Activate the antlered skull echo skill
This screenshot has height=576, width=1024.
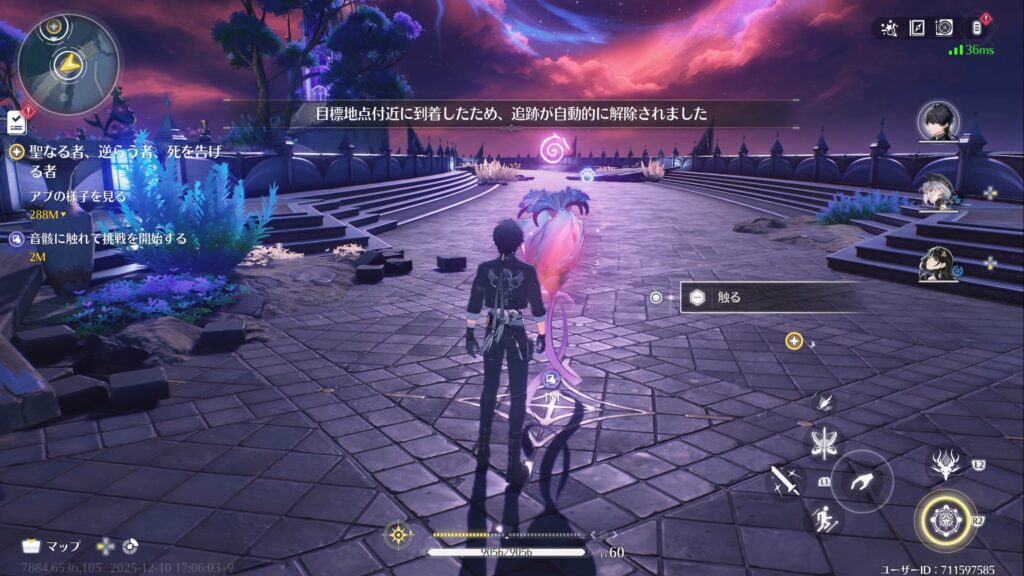[945, 465]
